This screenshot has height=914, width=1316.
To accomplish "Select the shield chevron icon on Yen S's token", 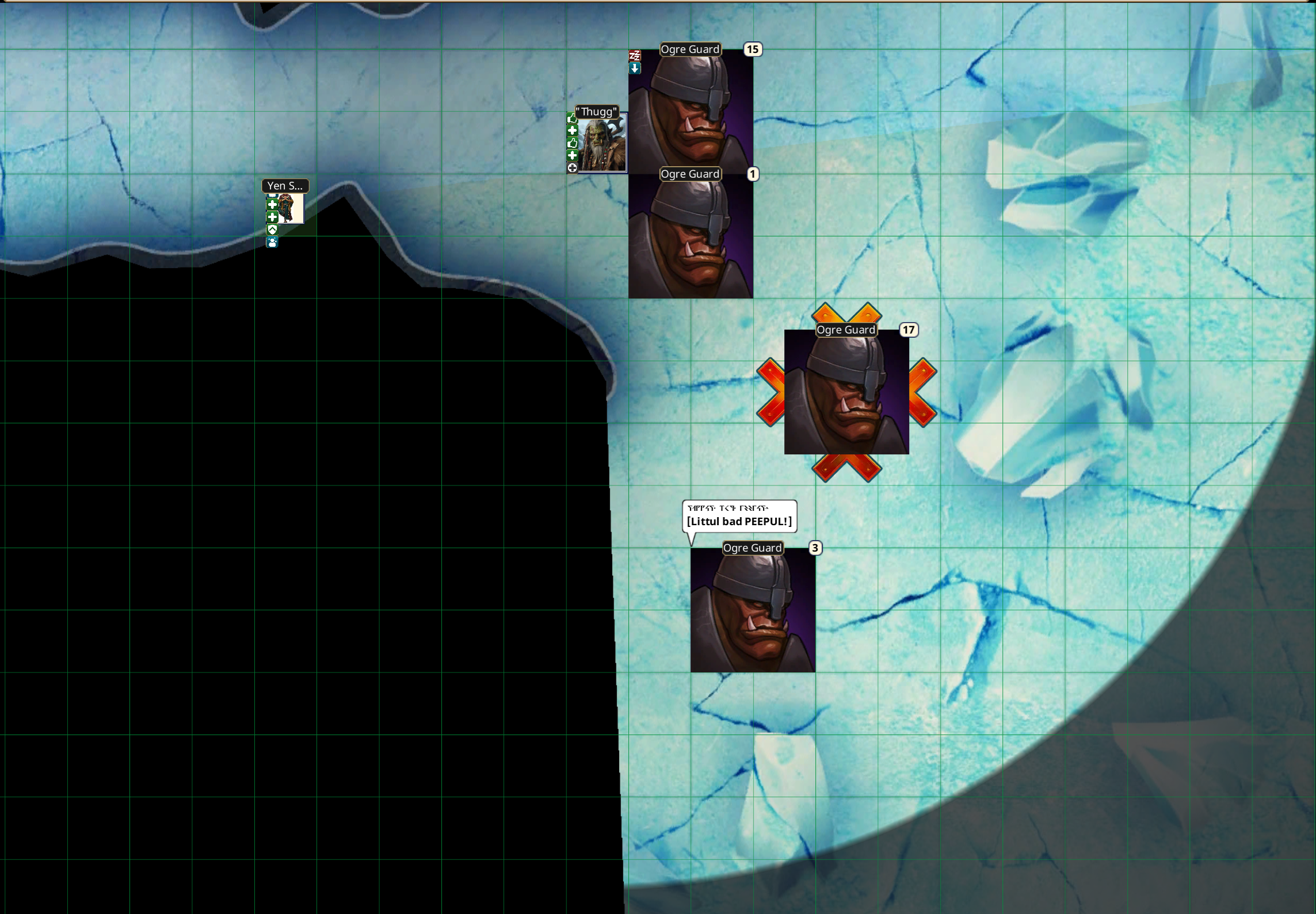I will (x=272, y=230).
